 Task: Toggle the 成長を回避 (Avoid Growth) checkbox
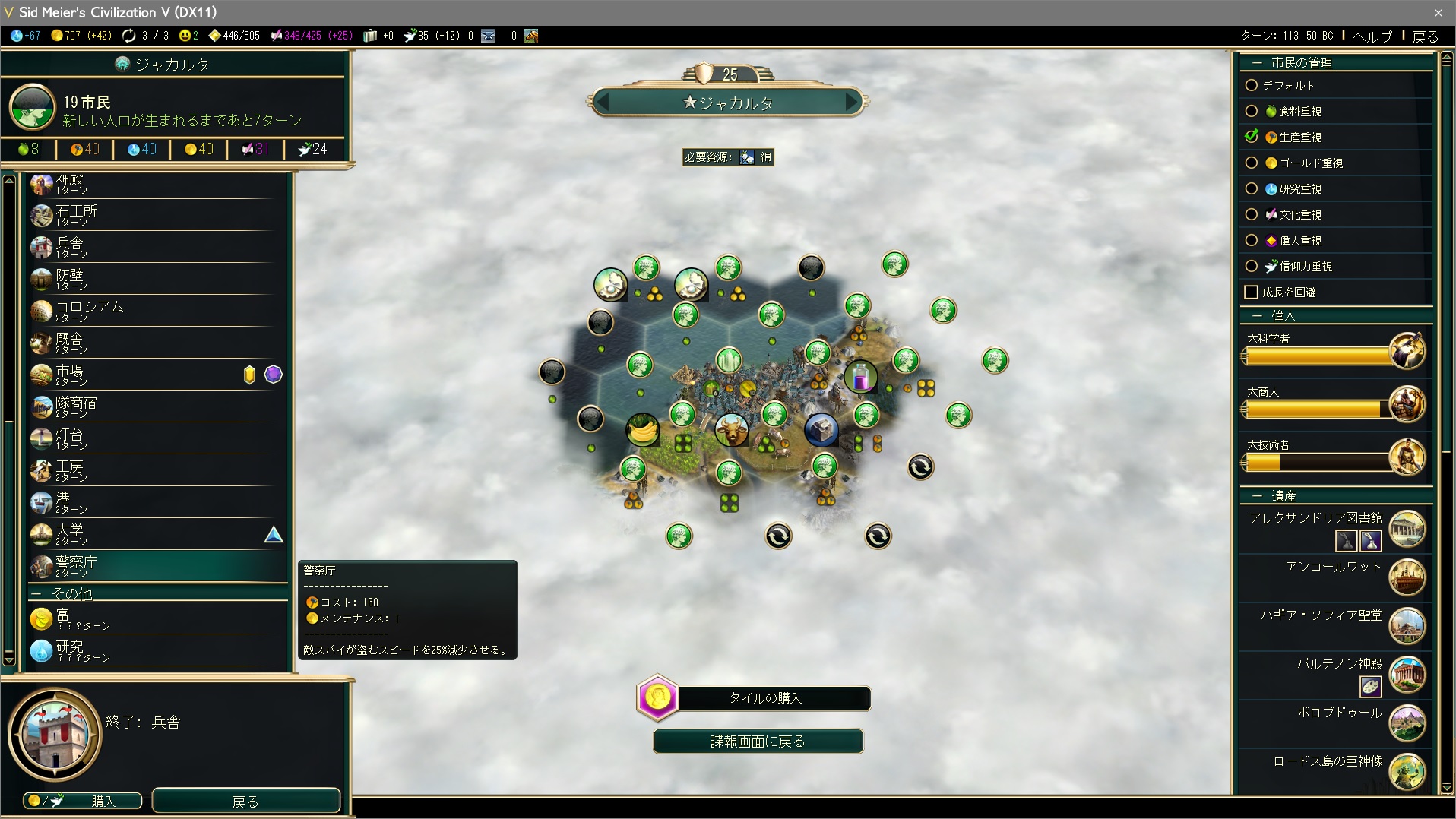[1252, 292]
